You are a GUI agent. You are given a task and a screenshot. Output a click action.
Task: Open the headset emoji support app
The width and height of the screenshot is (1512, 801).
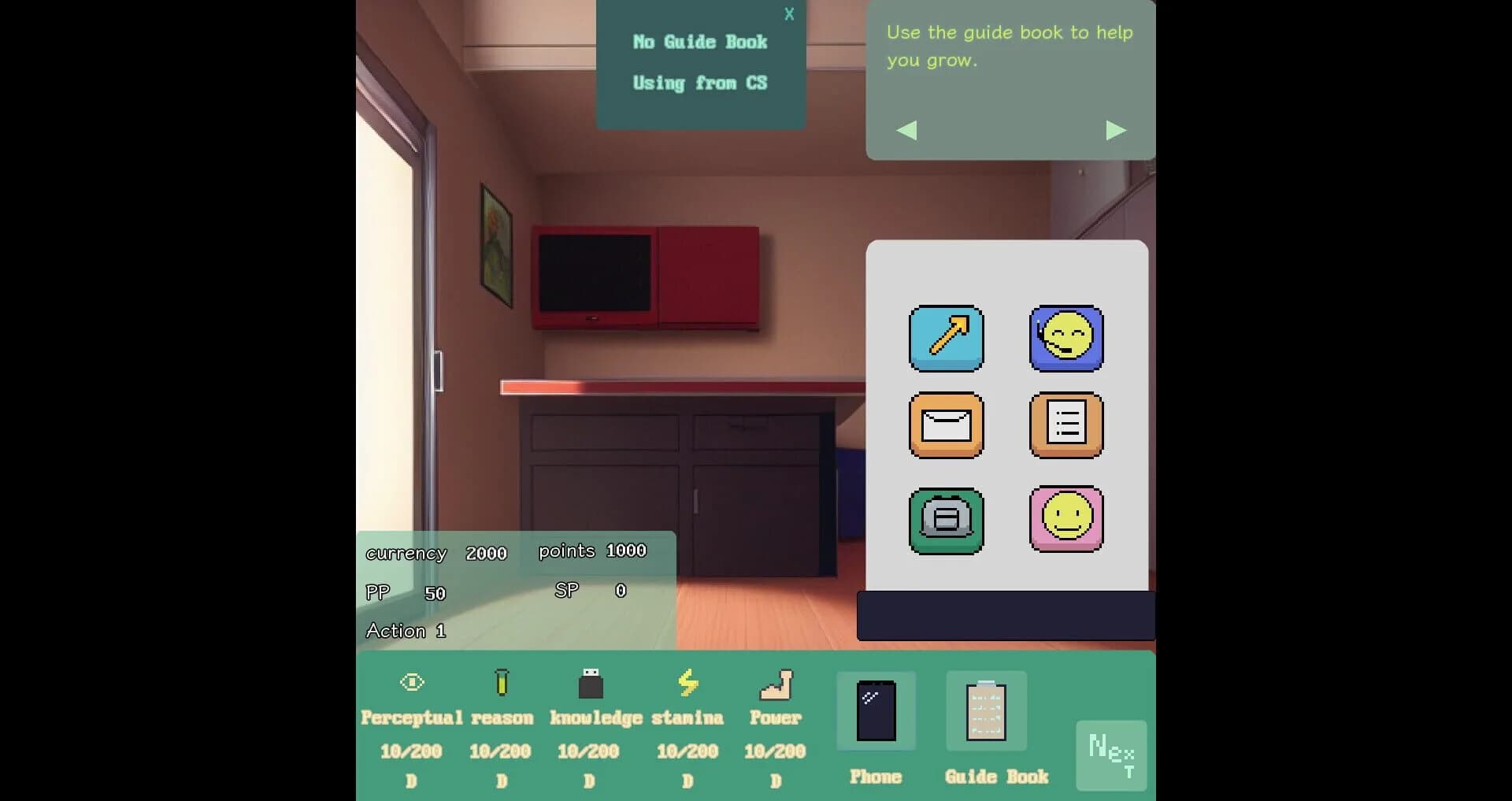(x=1067, y=339)
